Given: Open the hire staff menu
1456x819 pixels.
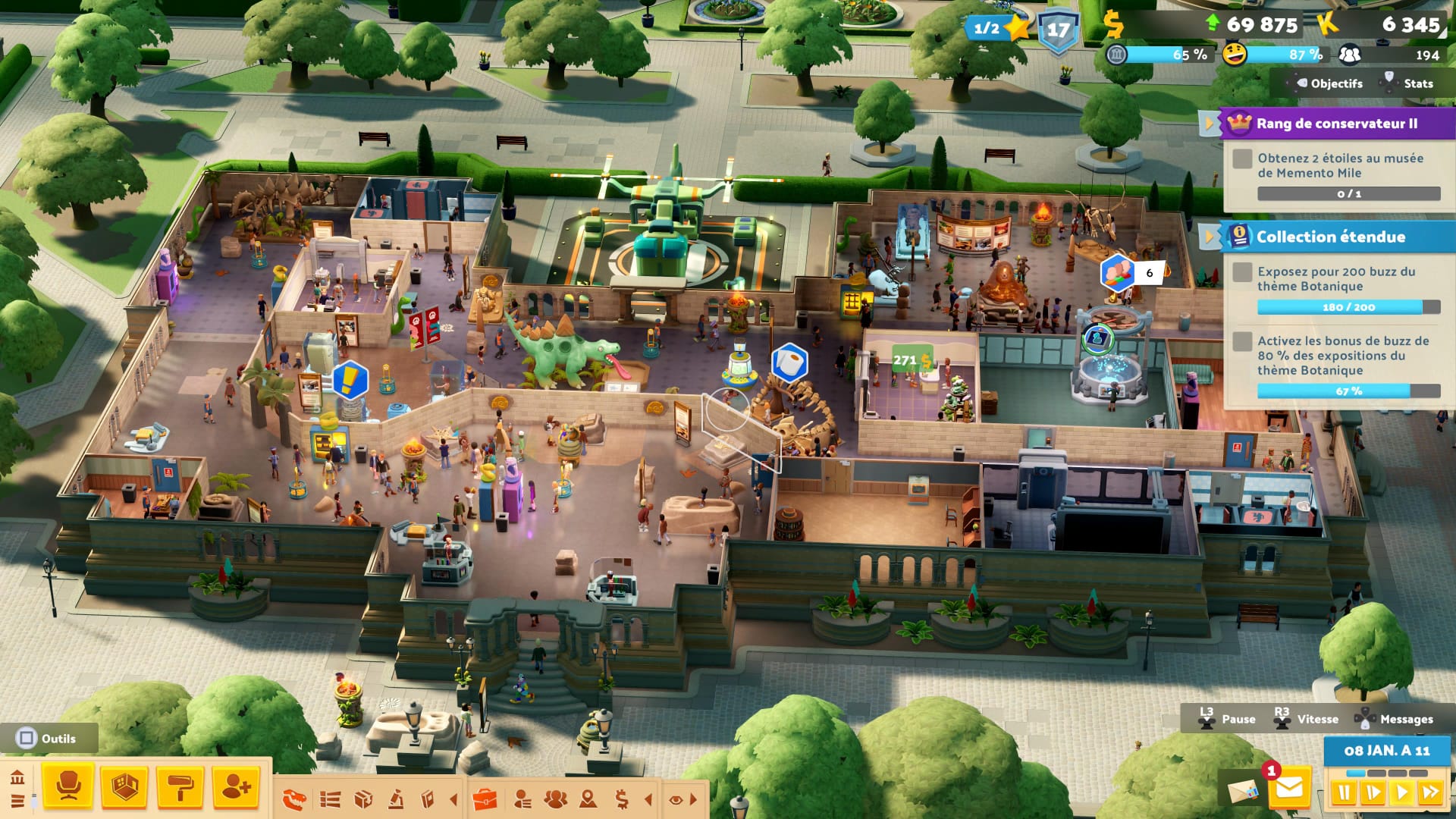Looking at the screenshot, I should coord(236,787).
